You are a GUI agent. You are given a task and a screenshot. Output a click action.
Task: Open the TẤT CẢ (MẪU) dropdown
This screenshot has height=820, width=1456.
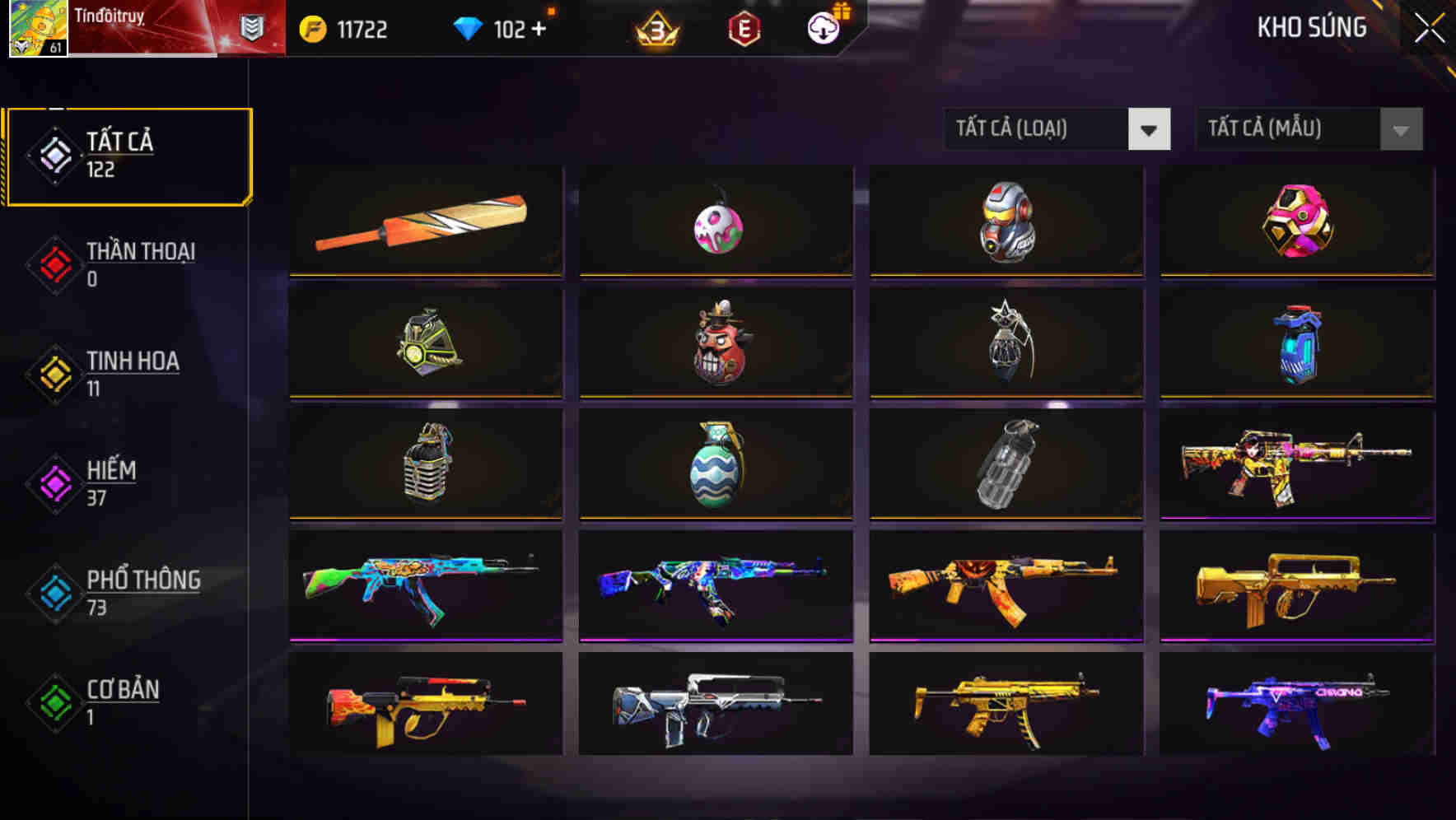(1288, 129)
